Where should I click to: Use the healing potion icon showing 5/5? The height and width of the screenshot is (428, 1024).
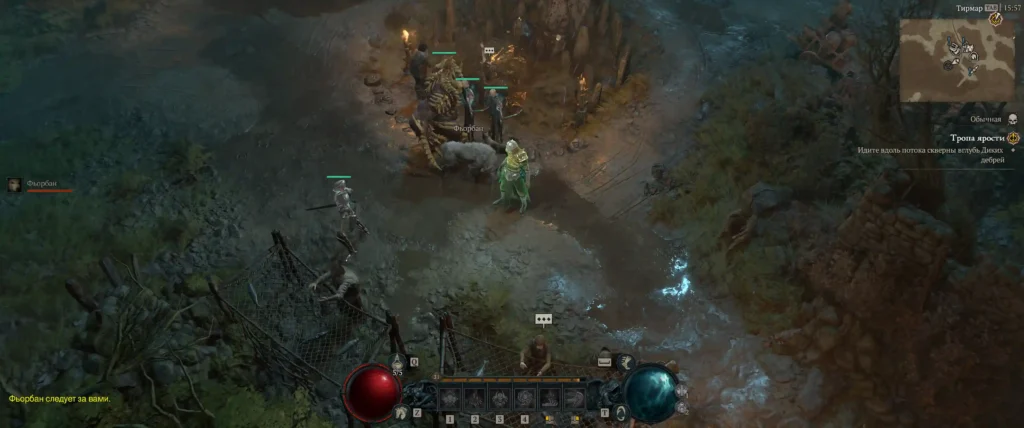click(397, 362)
